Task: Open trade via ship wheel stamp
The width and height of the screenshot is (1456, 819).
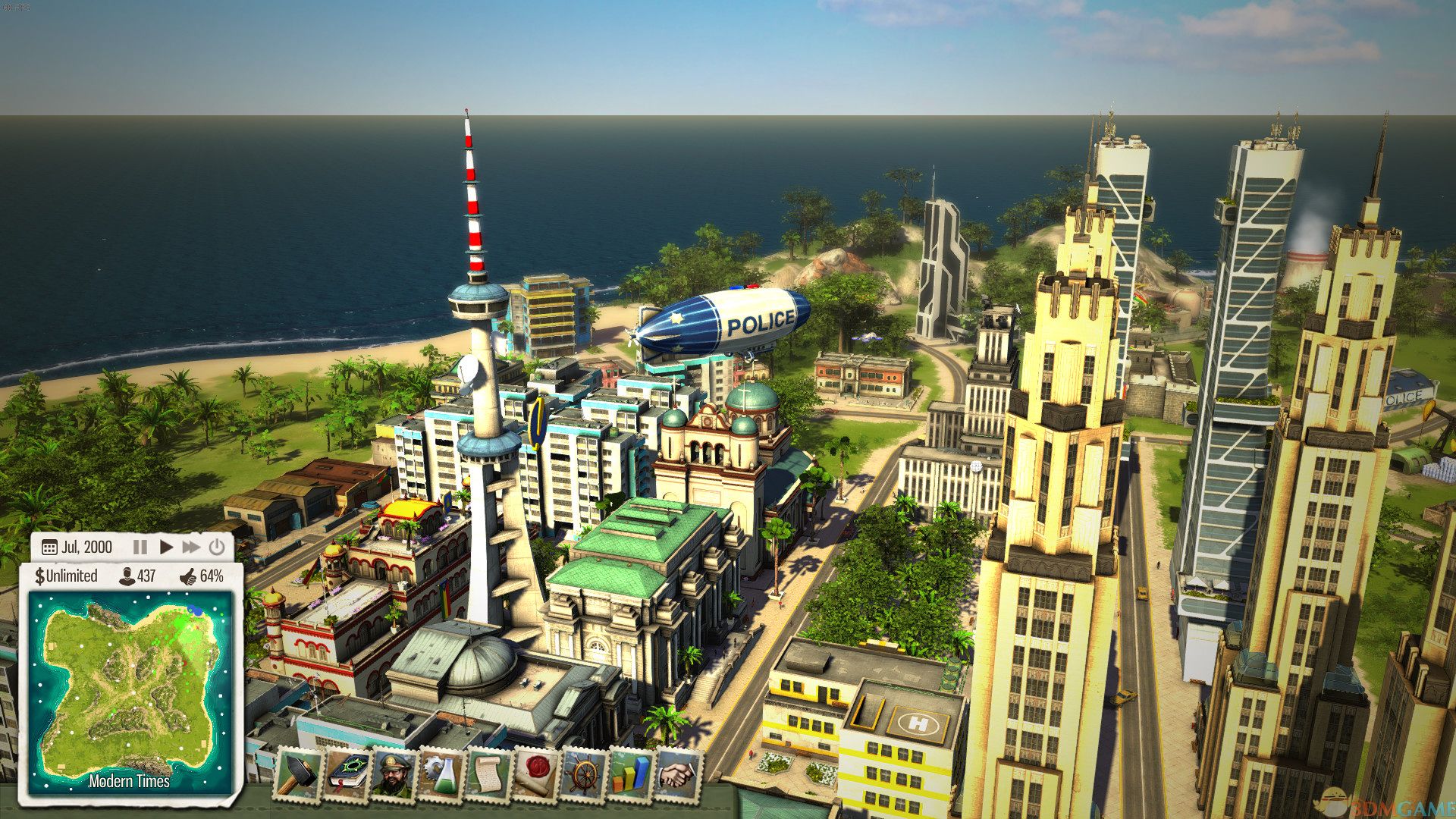Action: tap(584, 774)
